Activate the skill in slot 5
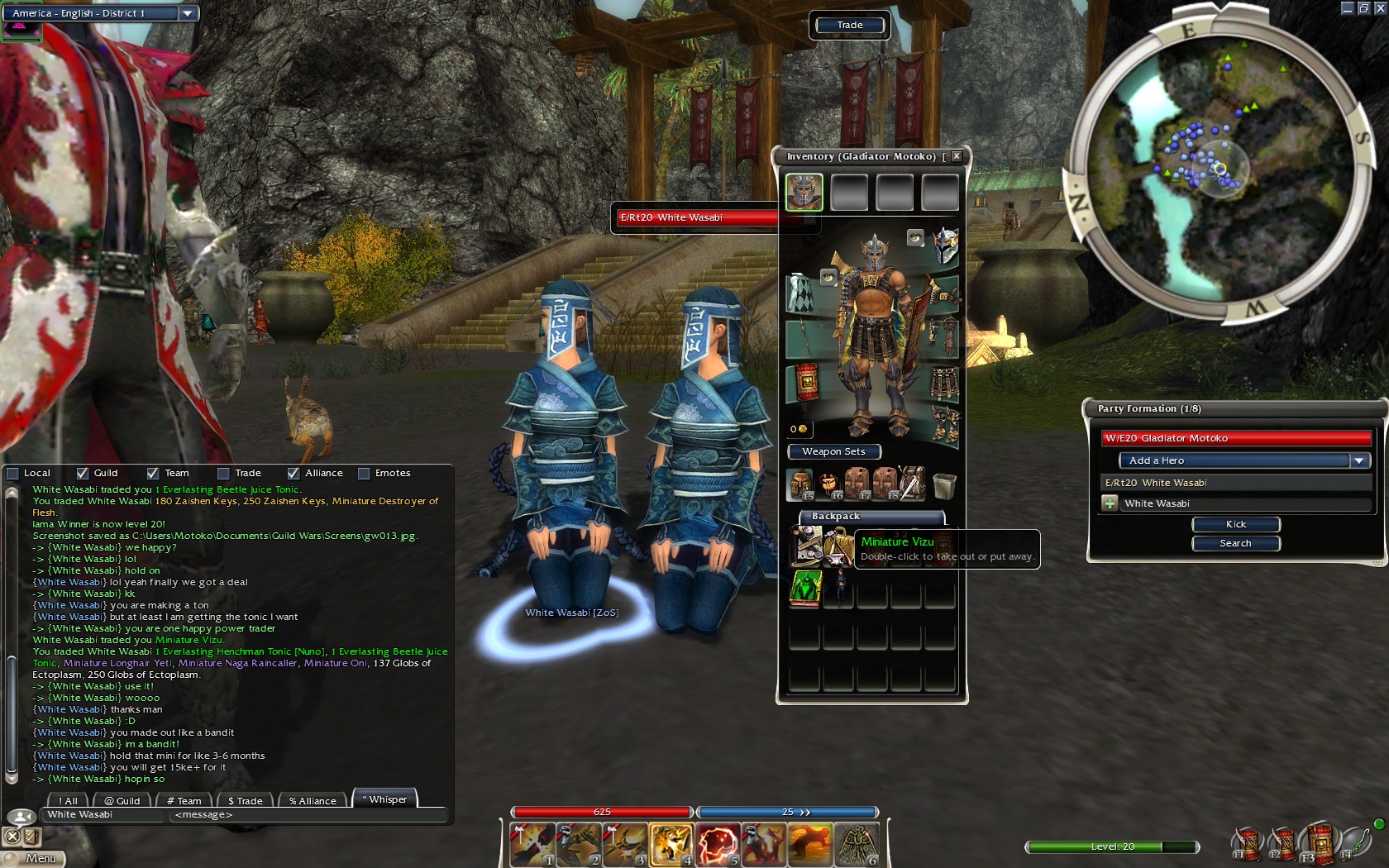The image size is (1389, 868). click(x=718, y=845)
